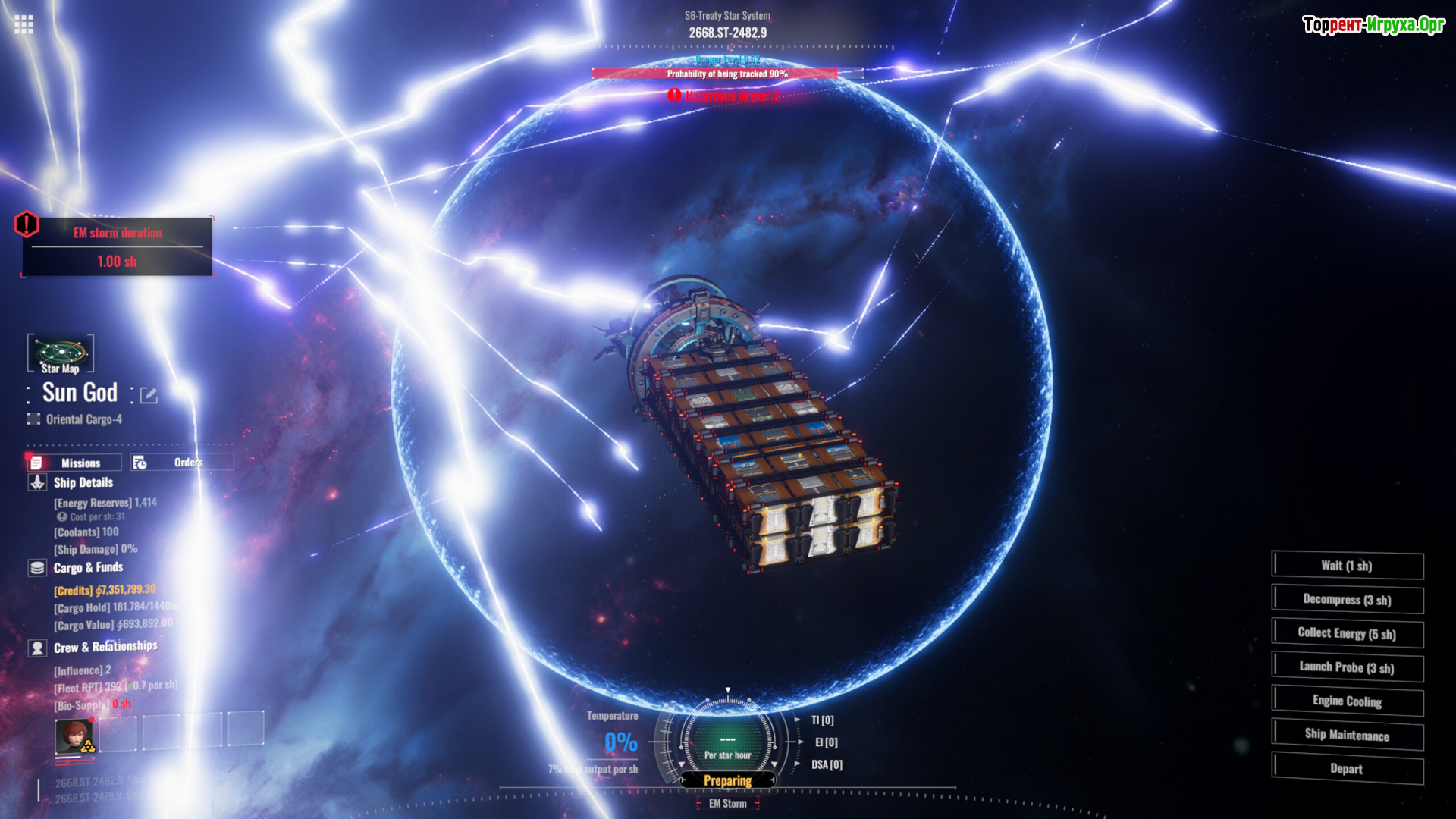
Task: Open Crew & Relationships panel
Action: (105, 647)
